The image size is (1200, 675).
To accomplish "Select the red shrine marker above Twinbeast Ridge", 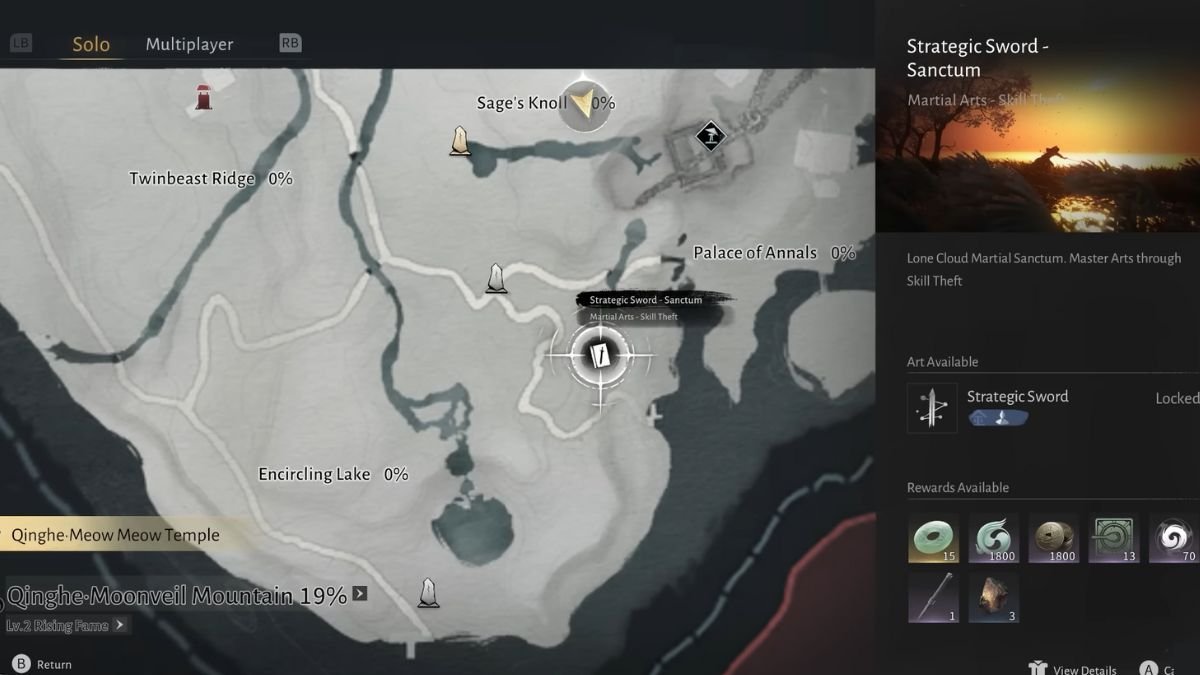I will click(x=204, y=97).
